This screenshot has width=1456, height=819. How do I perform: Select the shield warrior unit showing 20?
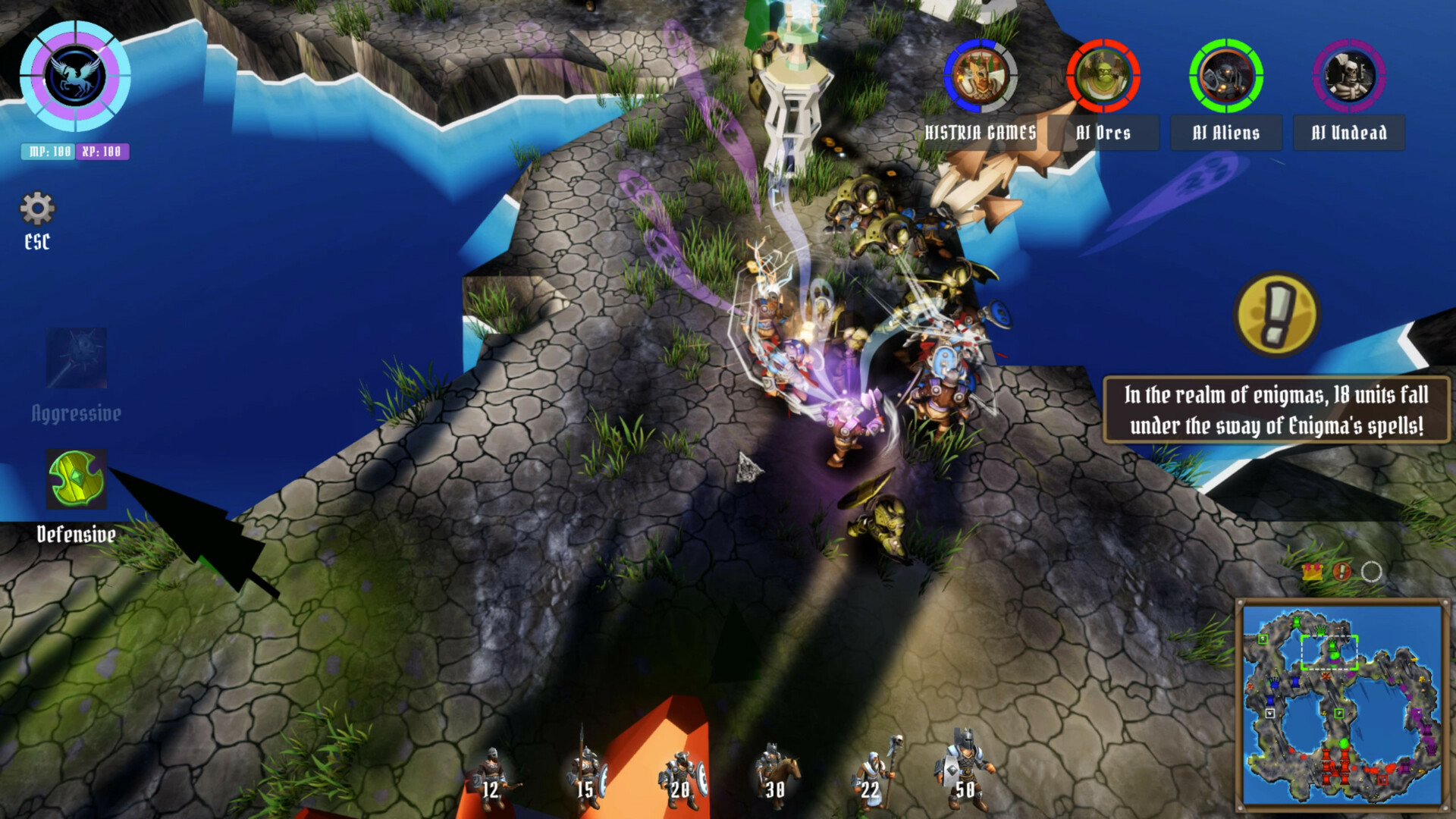(682, 773)
